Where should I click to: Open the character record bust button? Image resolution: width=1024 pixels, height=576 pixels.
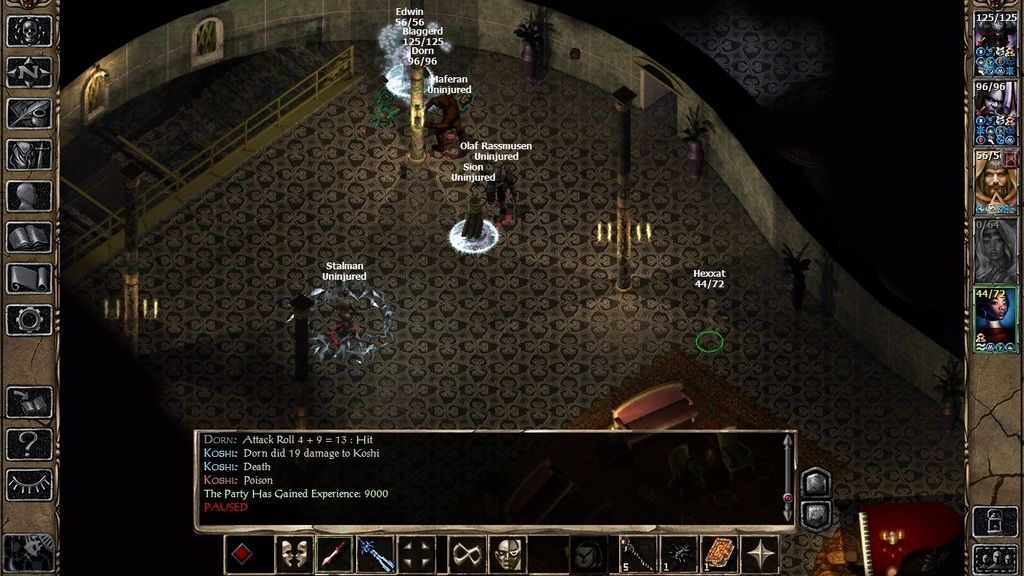(x=29, y=196)
